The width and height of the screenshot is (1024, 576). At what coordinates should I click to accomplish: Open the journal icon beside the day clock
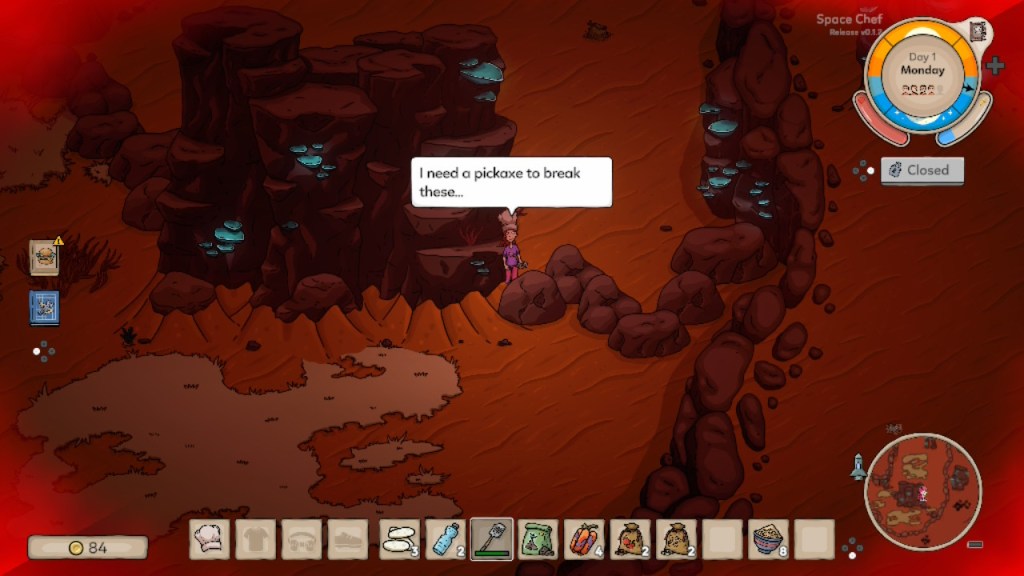click(976, 31)
